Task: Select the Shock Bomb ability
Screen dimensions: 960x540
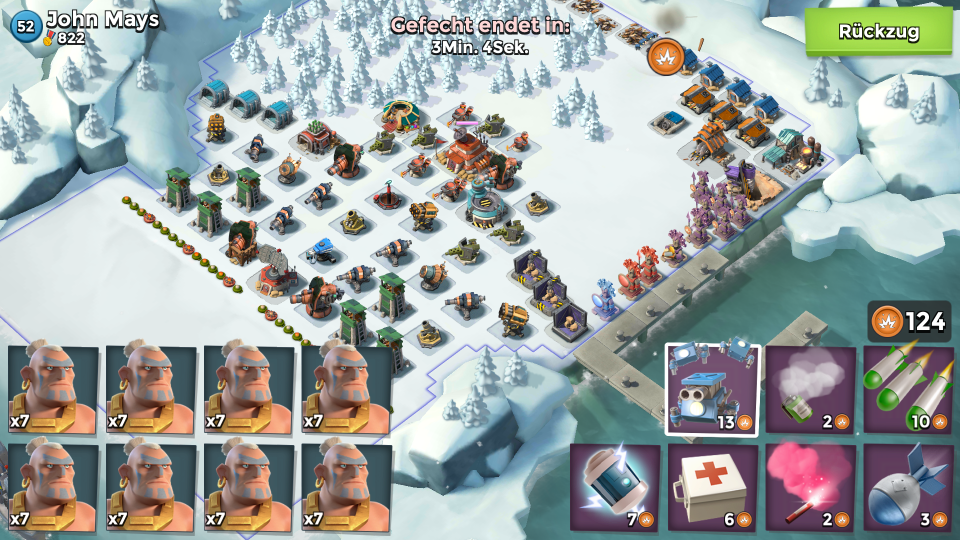Action: coord(614,487)
